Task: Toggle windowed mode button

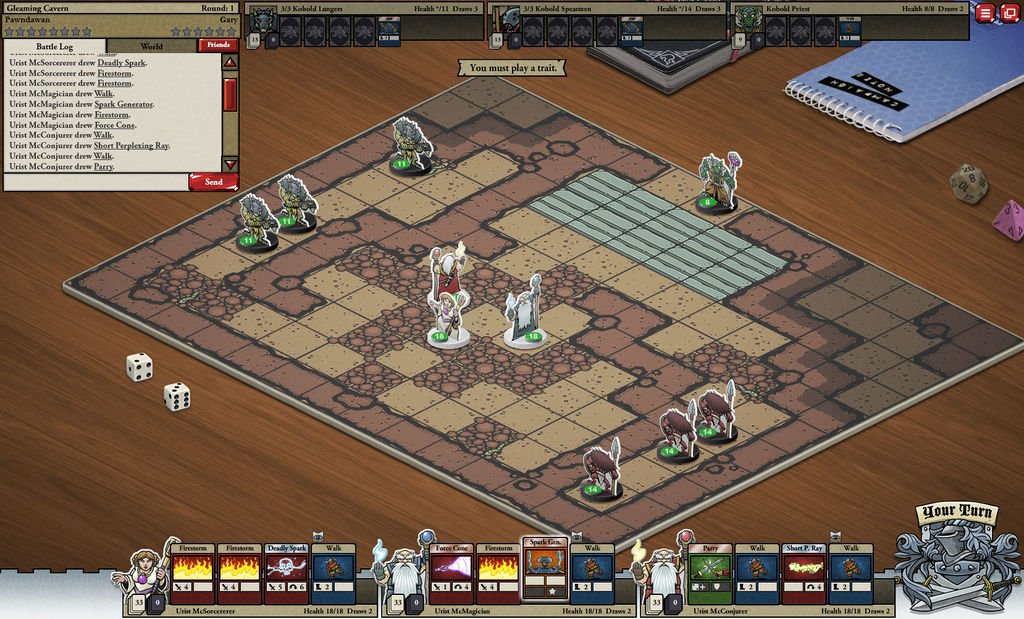Action: point(1009,13)
